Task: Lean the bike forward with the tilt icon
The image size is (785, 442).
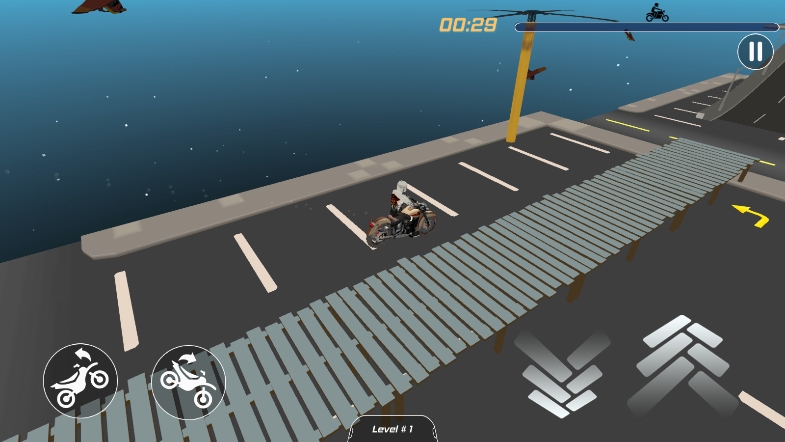Action: pyautogui.click(x=188, y=382)
